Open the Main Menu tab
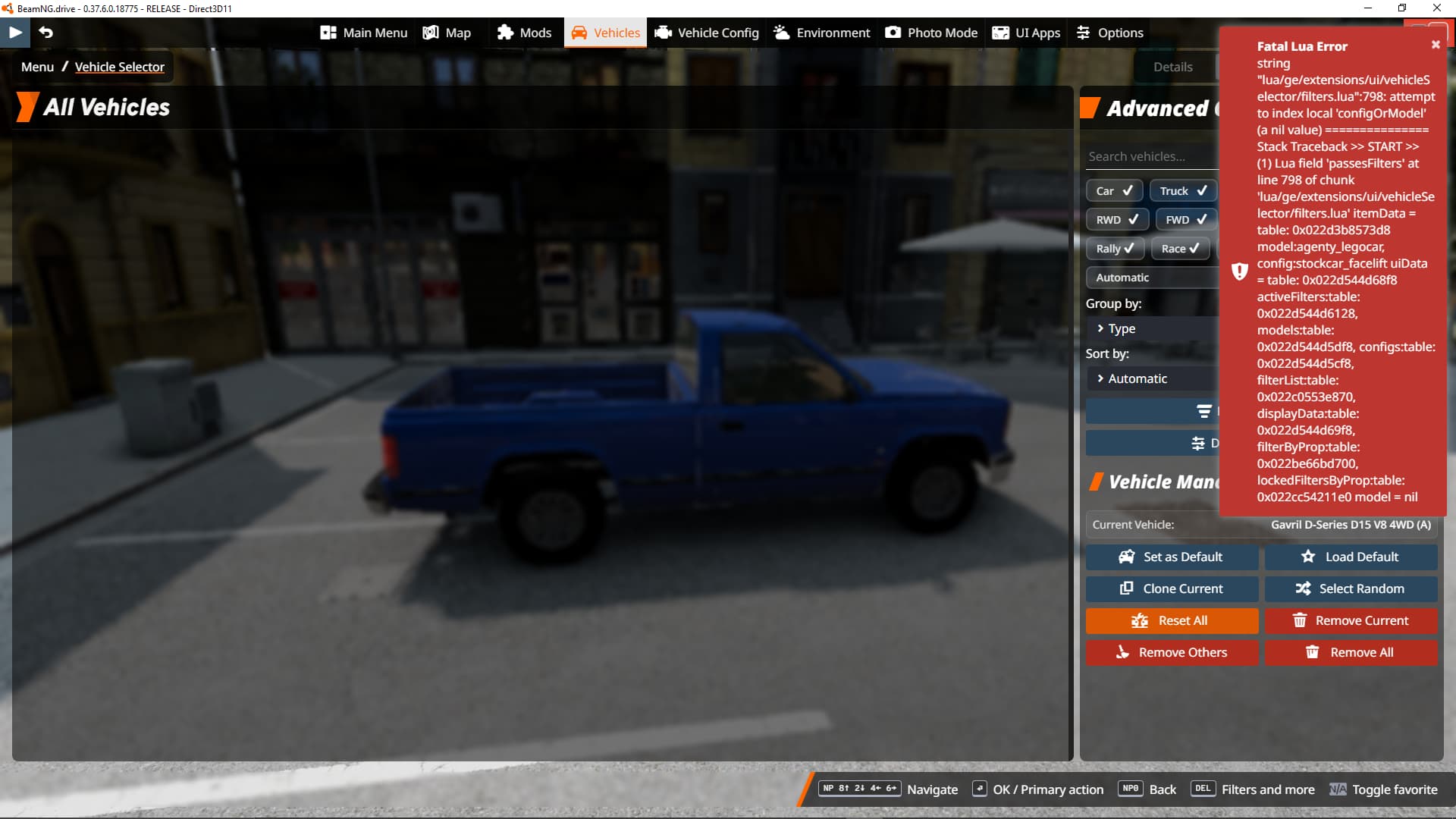This screenshot has height=819, width=1456. click(364, 33)
